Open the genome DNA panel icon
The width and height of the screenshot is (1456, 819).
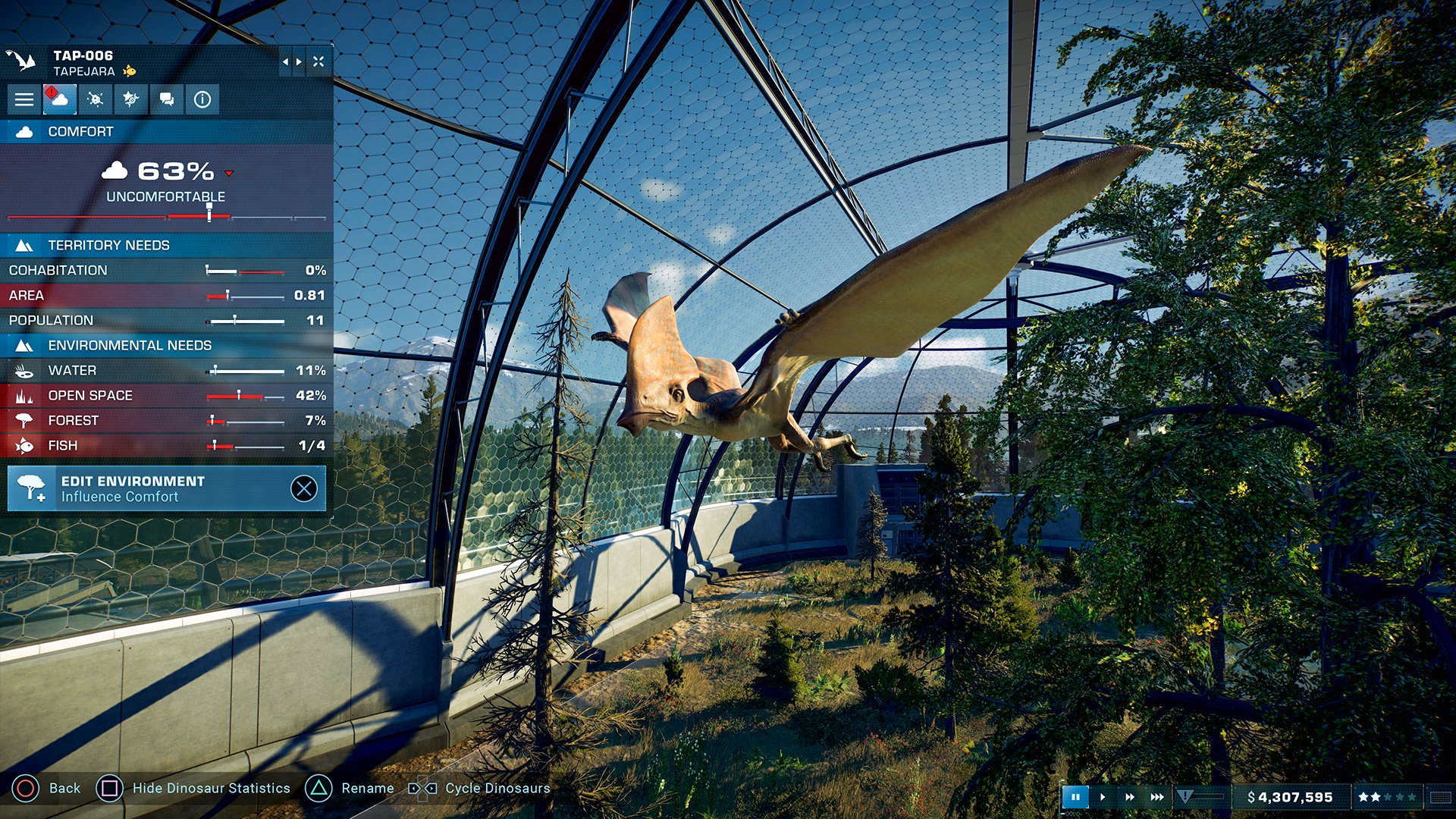130,99
